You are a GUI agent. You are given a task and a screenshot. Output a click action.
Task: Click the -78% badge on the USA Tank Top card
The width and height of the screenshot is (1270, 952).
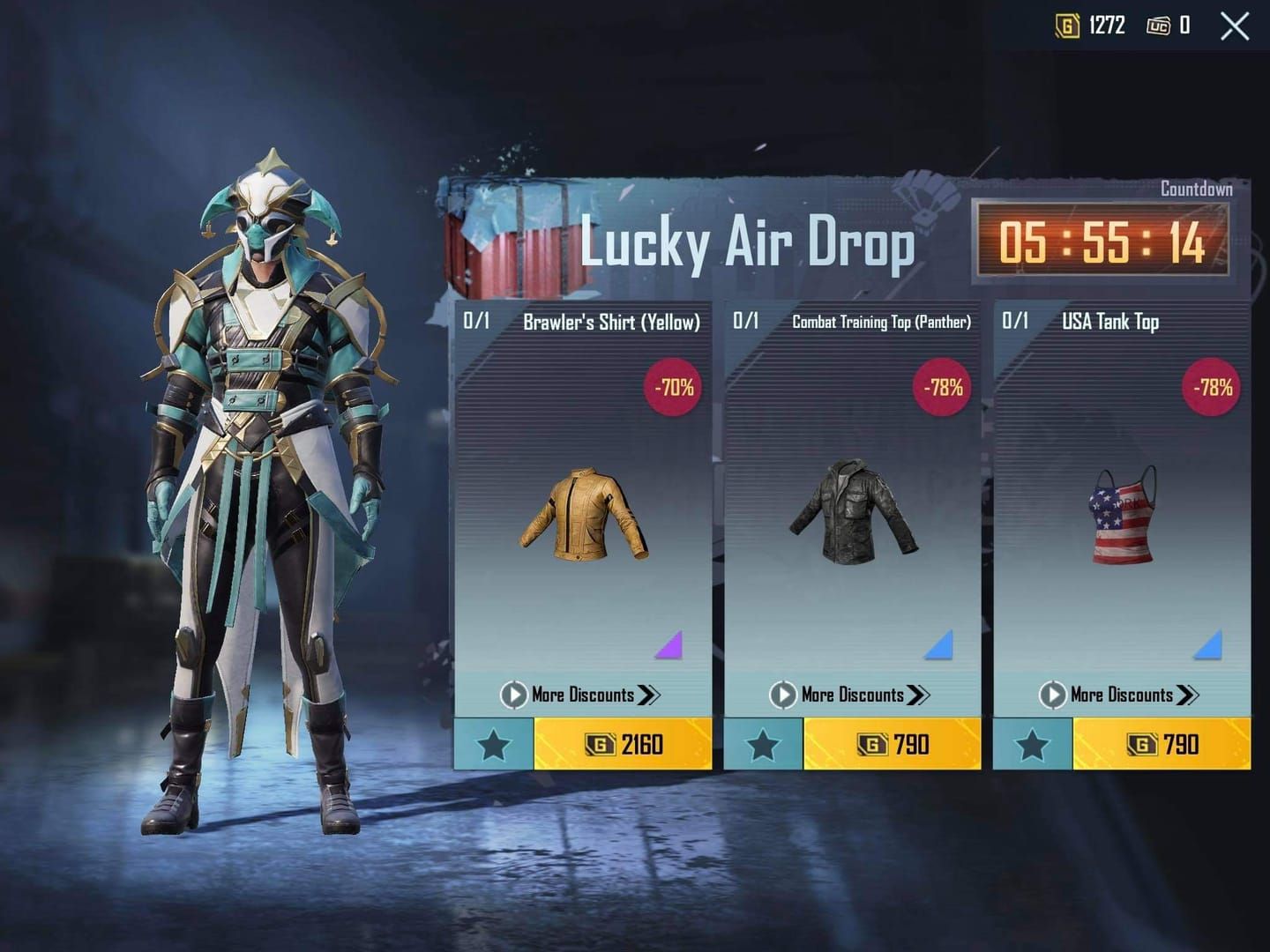point(1213,385)
